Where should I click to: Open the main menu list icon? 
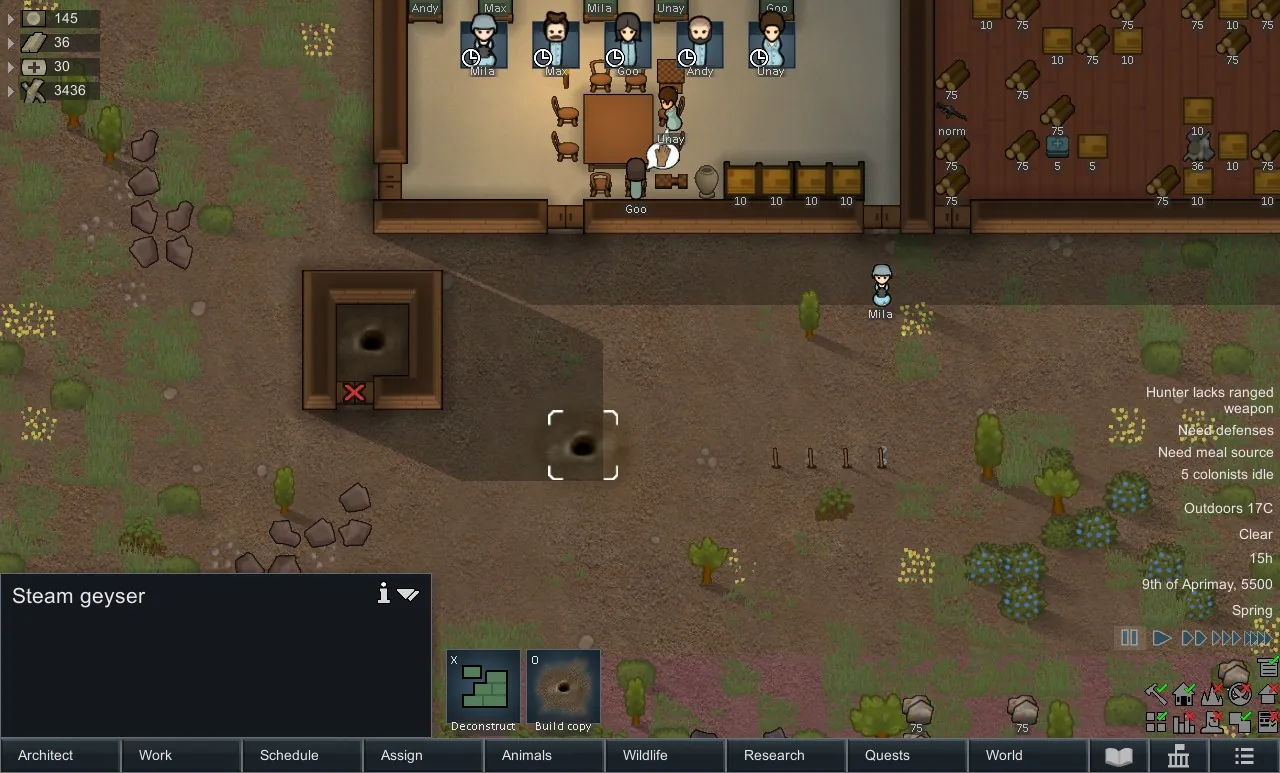tap(1244, 756)
